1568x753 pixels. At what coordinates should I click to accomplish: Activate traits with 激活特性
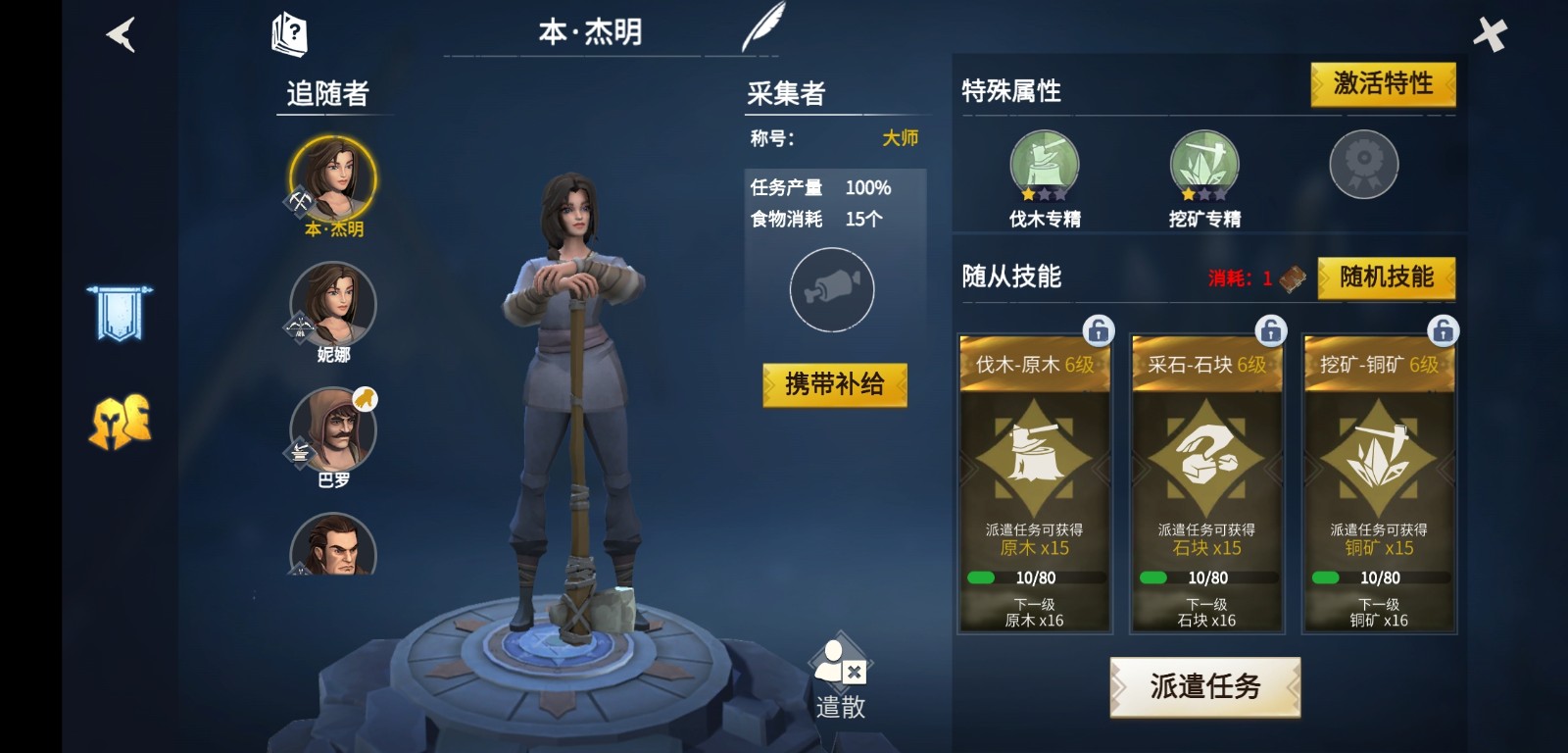[x=1383, y=84]
